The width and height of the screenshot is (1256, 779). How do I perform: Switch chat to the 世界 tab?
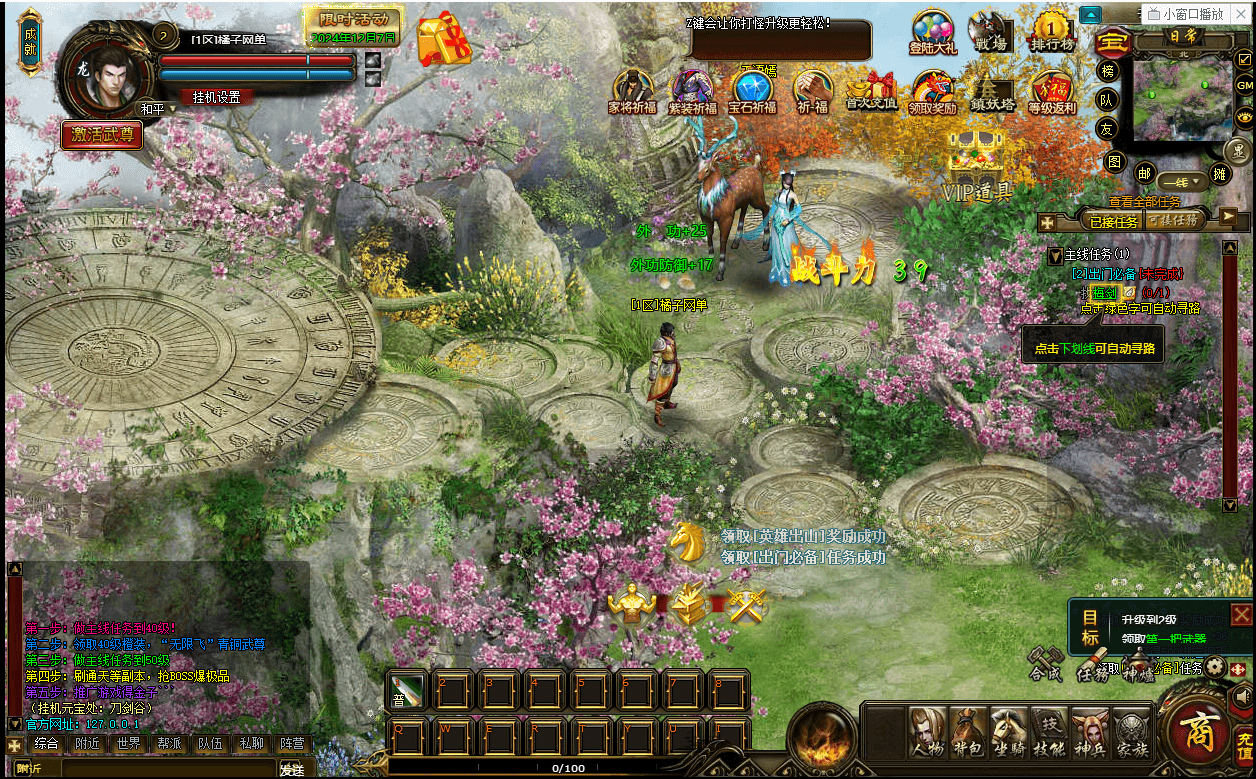(x=128, y=743)
